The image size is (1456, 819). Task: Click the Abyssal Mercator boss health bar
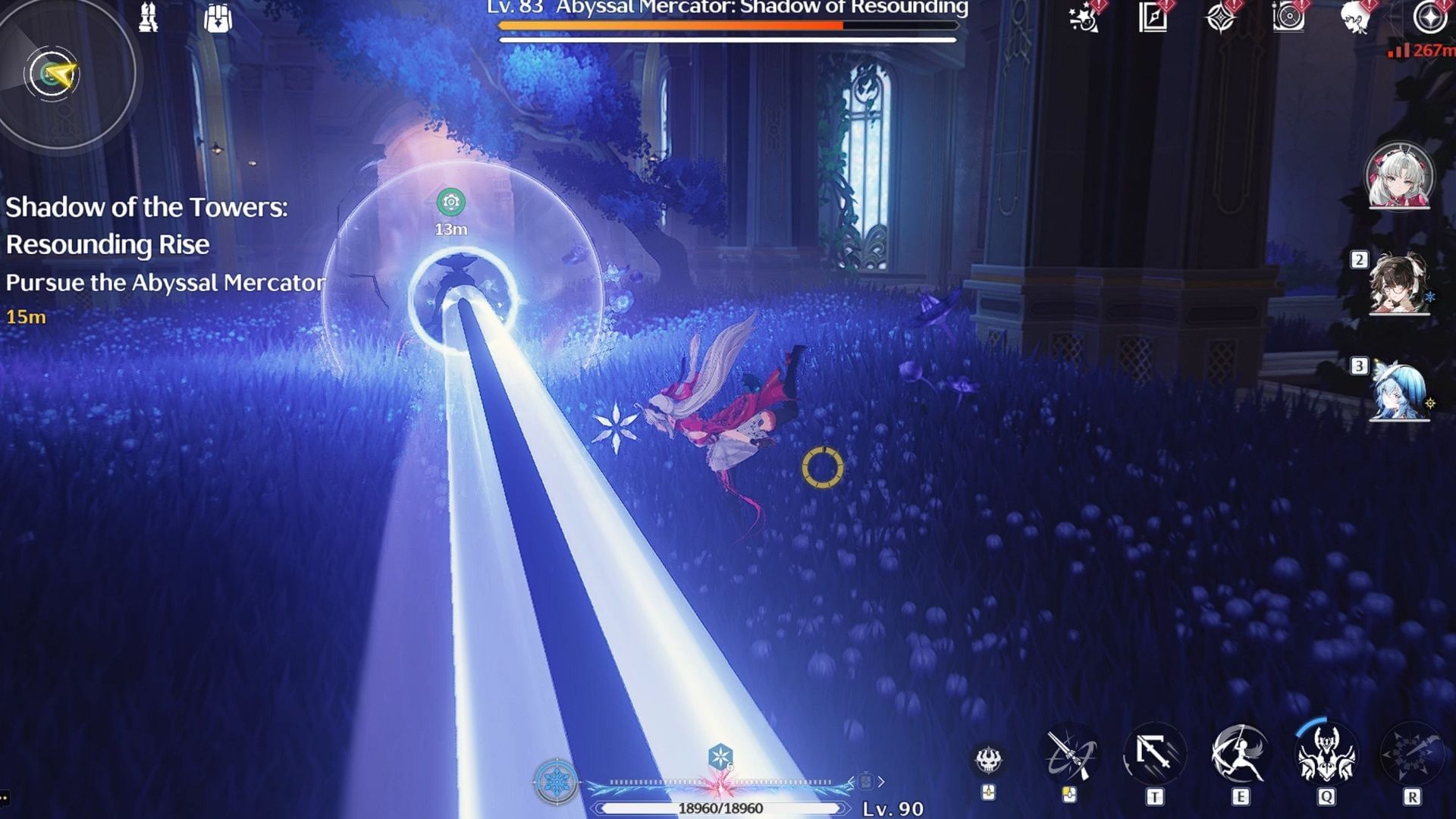[x=724, y=25]
